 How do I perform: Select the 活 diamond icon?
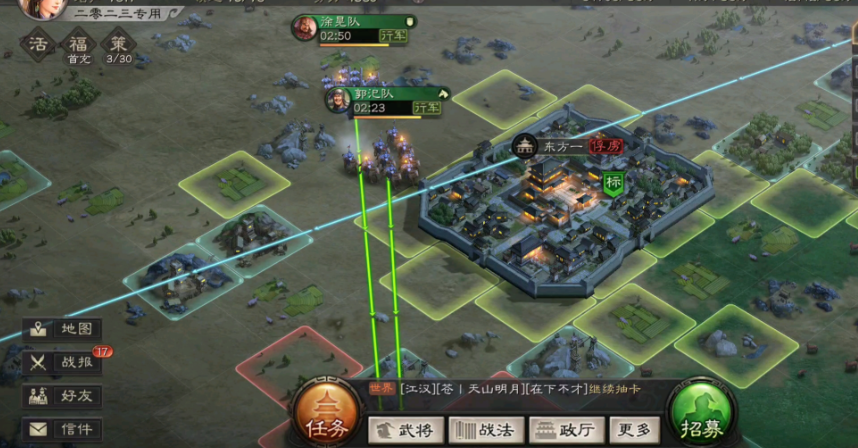coord(39,45)
